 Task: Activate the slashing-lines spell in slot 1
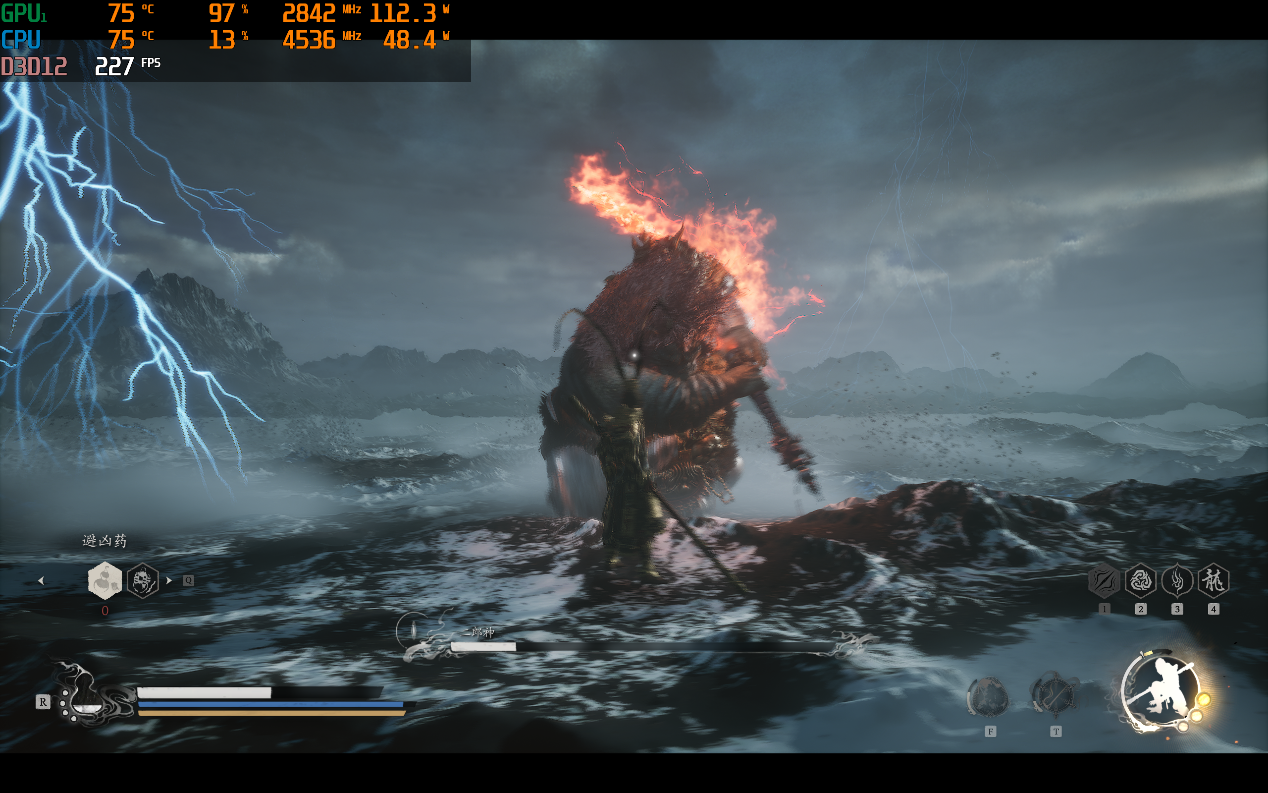1104,580
